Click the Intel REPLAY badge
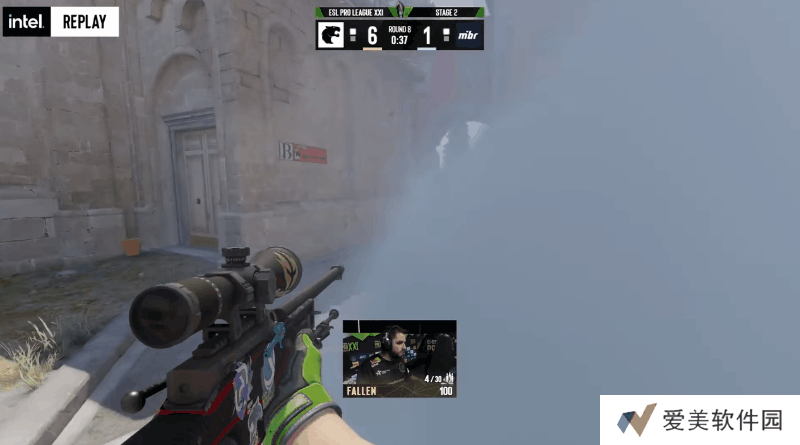 click(x=61, y=22)
